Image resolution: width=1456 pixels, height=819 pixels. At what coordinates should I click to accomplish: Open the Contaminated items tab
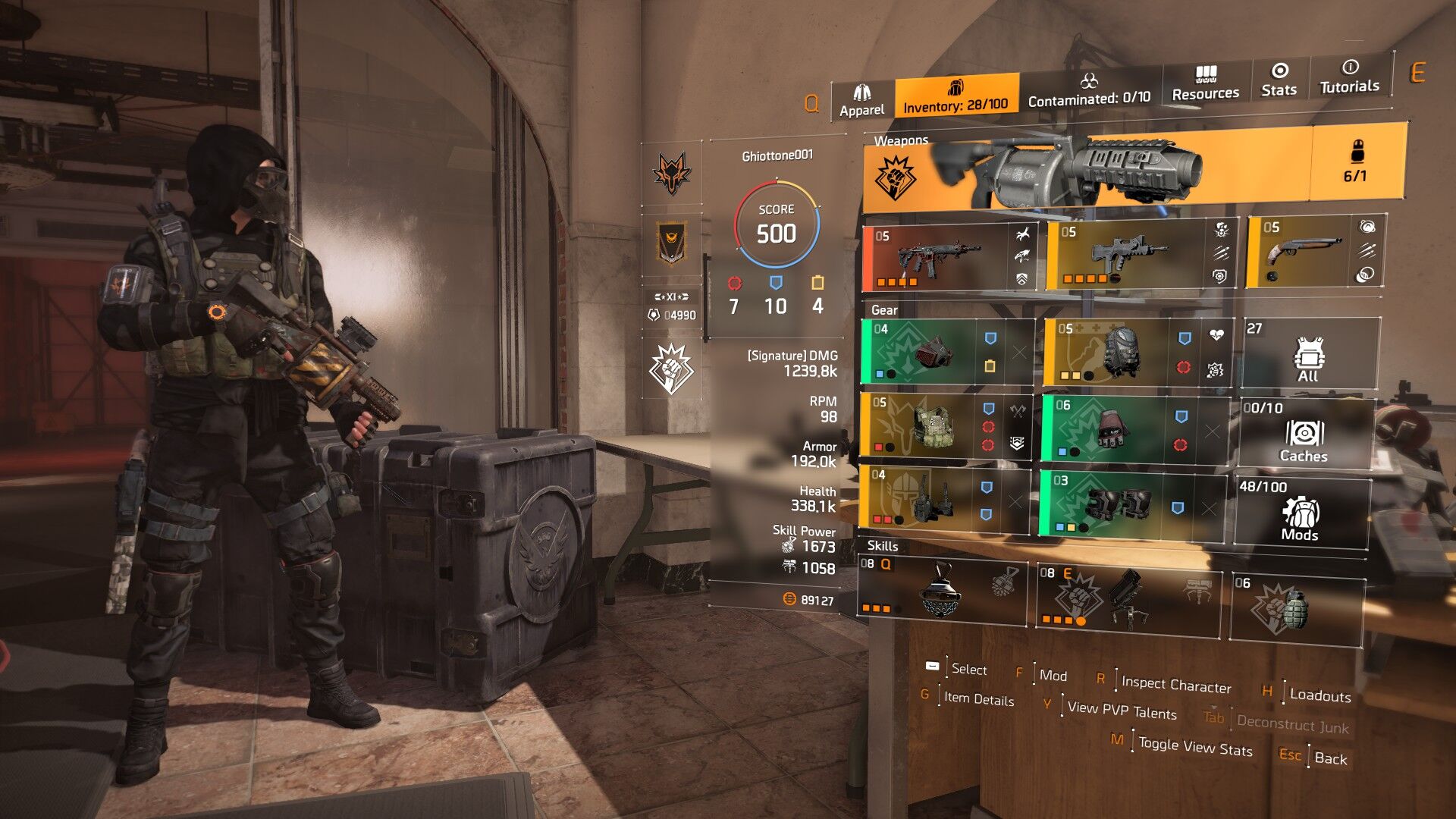(1089, 89)
